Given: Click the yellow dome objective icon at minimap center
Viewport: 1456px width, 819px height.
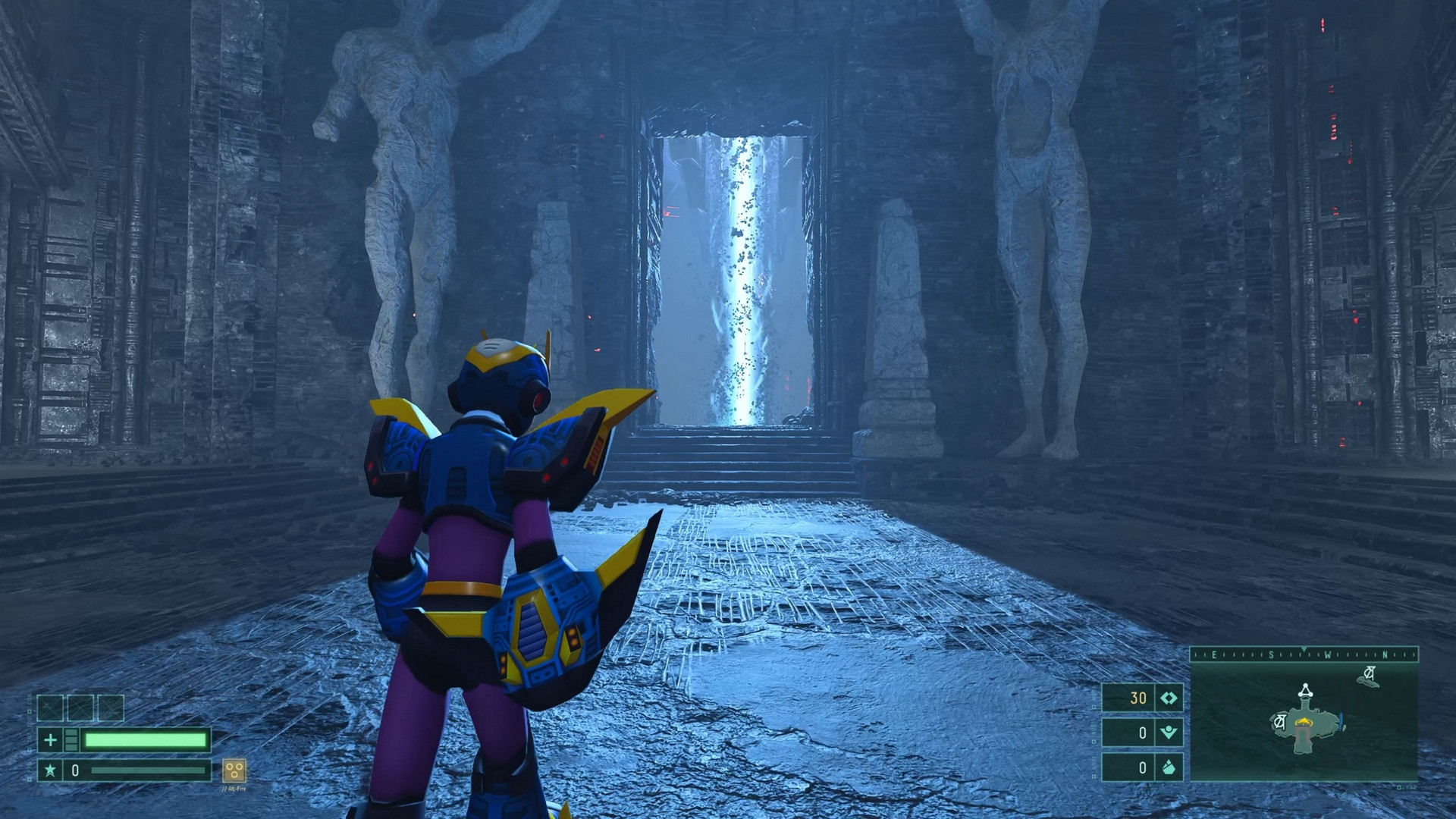Looking at the screenshot, I should [x=1304, y=721].
